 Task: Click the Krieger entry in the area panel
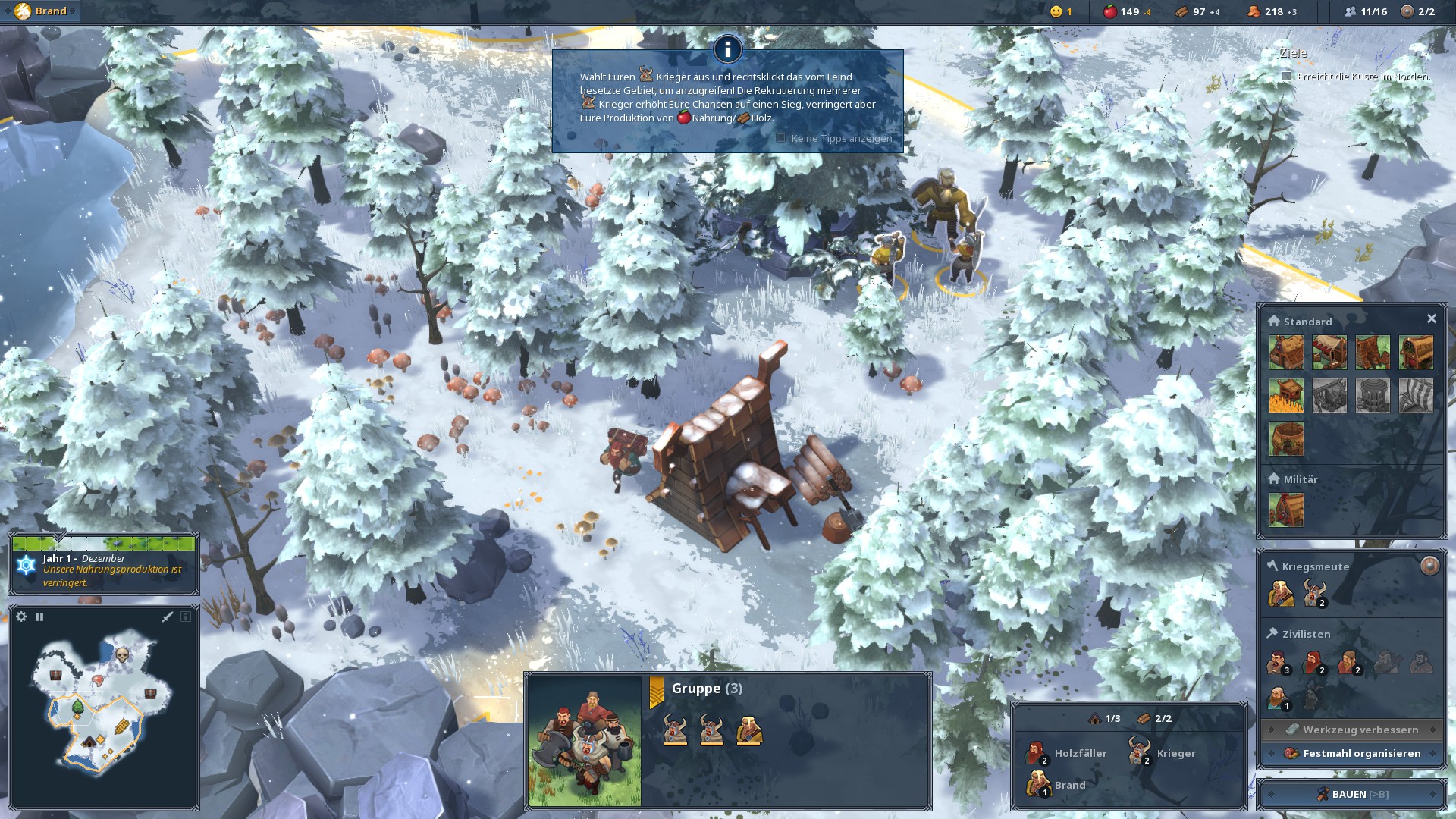[x=1162, y=753]
